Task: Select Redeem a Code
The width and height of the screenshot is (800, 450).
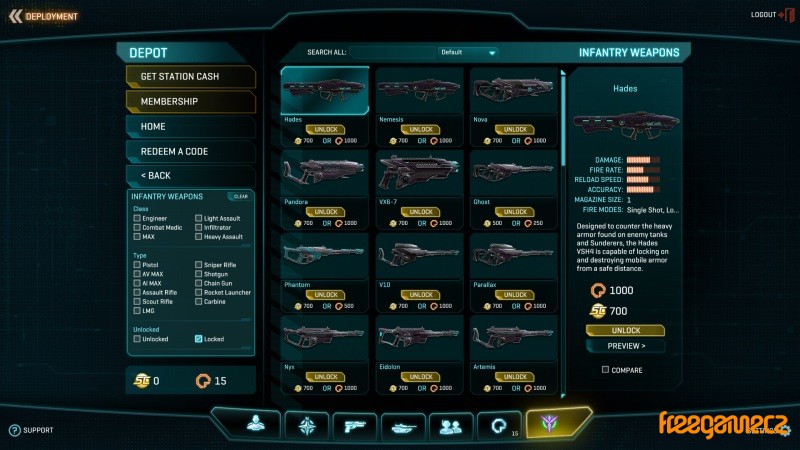Action: tap(190, 151)
